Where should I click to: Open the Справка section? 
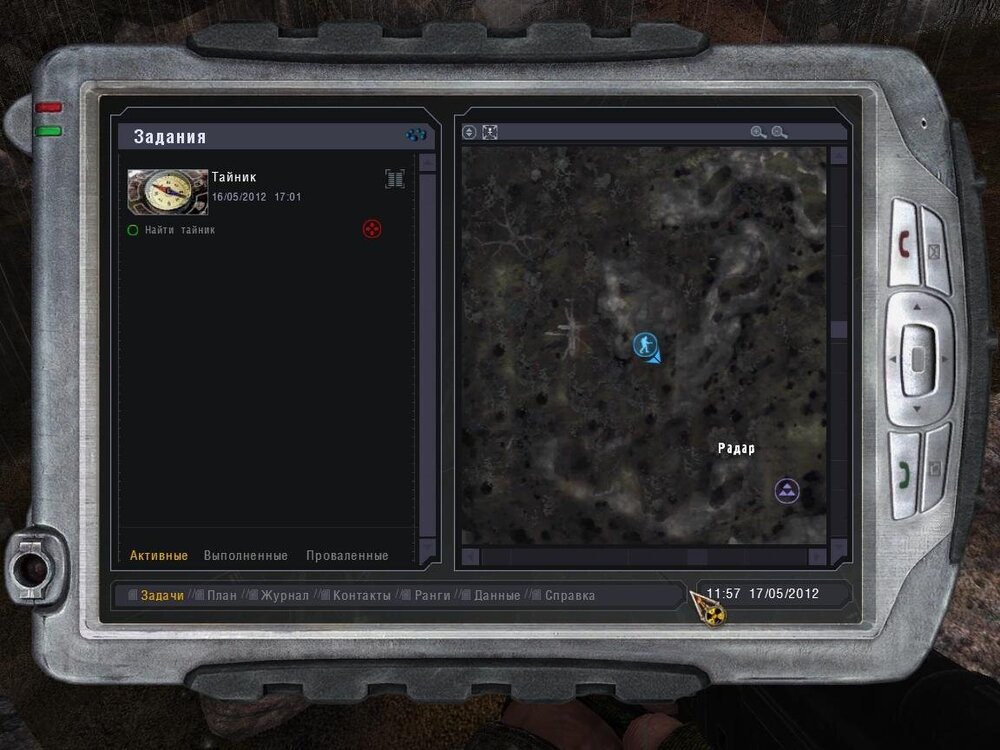tap(570, 596)
